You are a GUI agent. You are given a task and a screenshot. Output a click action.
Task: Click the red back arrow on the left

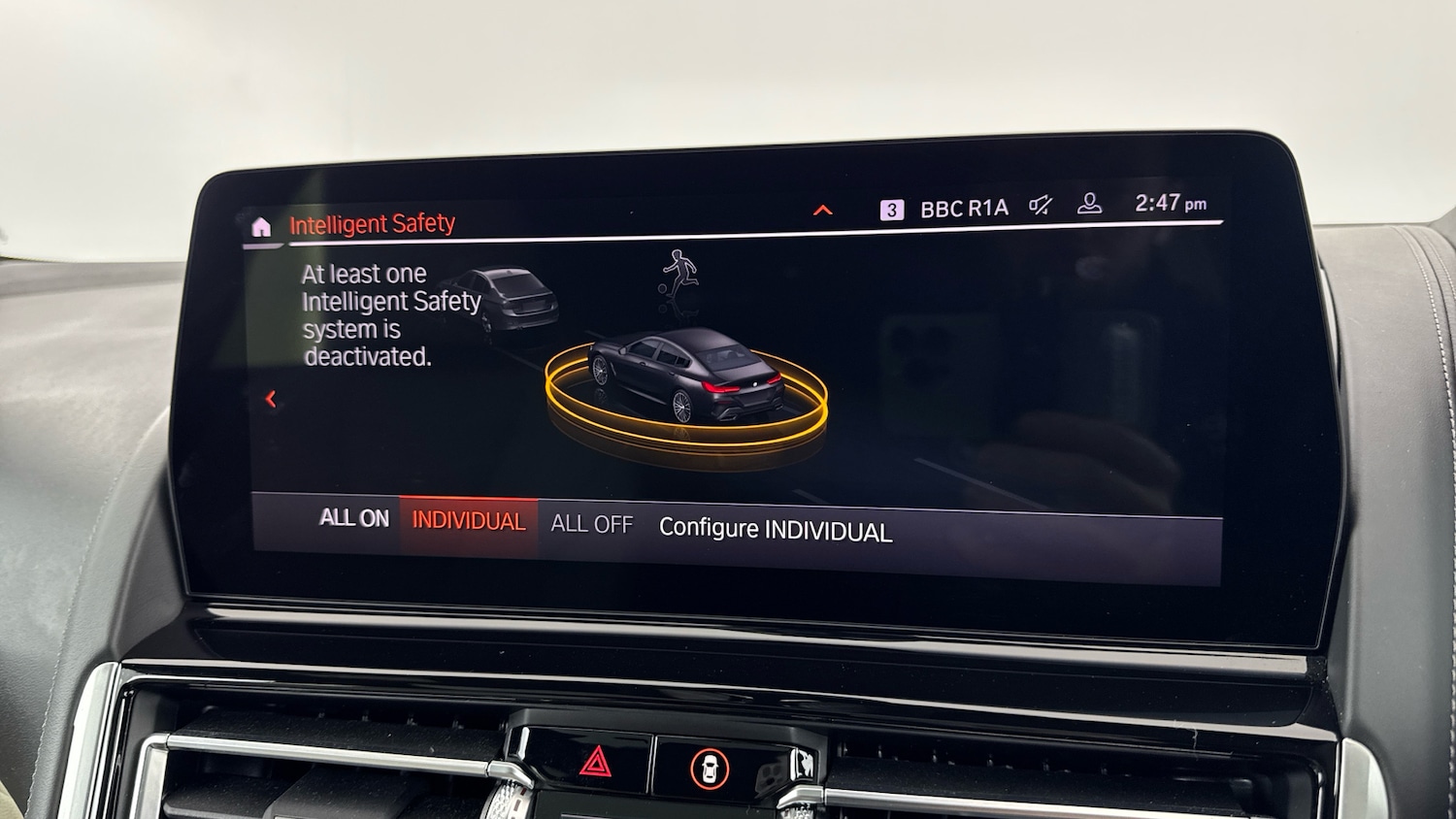272,397
